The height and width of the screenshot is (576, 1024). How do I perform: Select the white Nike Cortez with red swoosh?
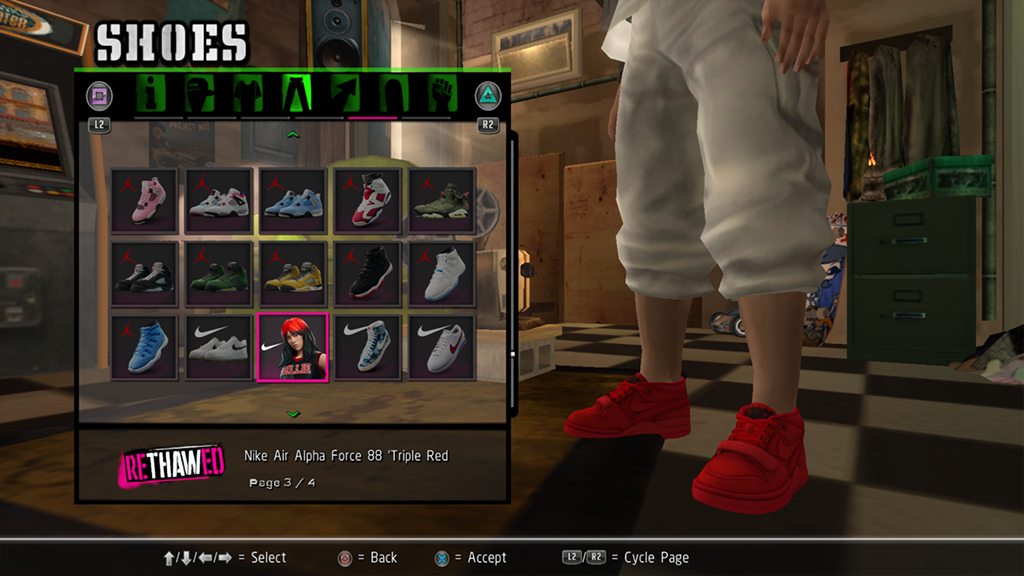[441, 348]
